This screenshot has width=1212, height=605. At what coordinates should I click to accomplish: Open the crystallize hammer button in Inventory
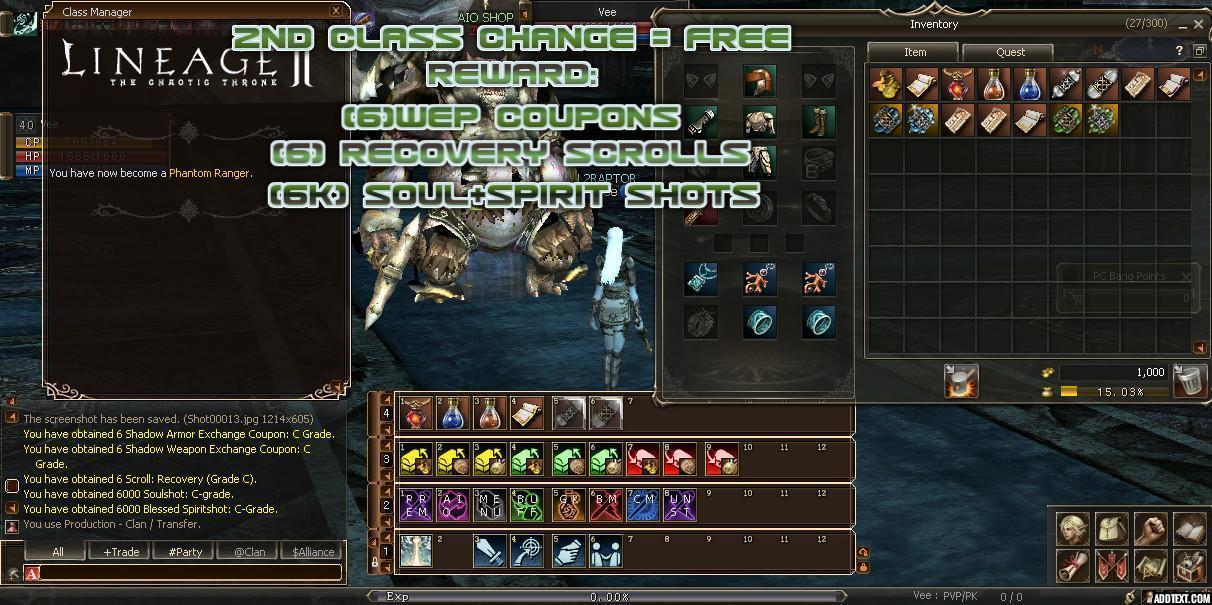(x=961, y=380)
